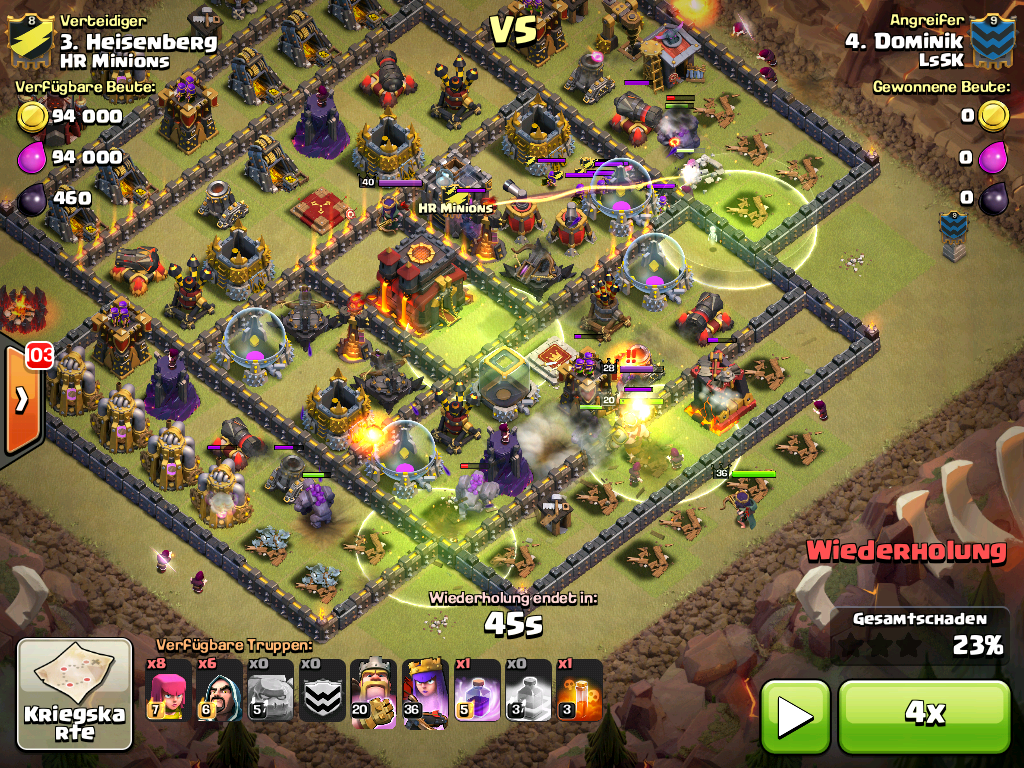Select the purple Rage spell slot
Image resolution: width=1024 pixels, height=768 pixels.
[477, 690]
